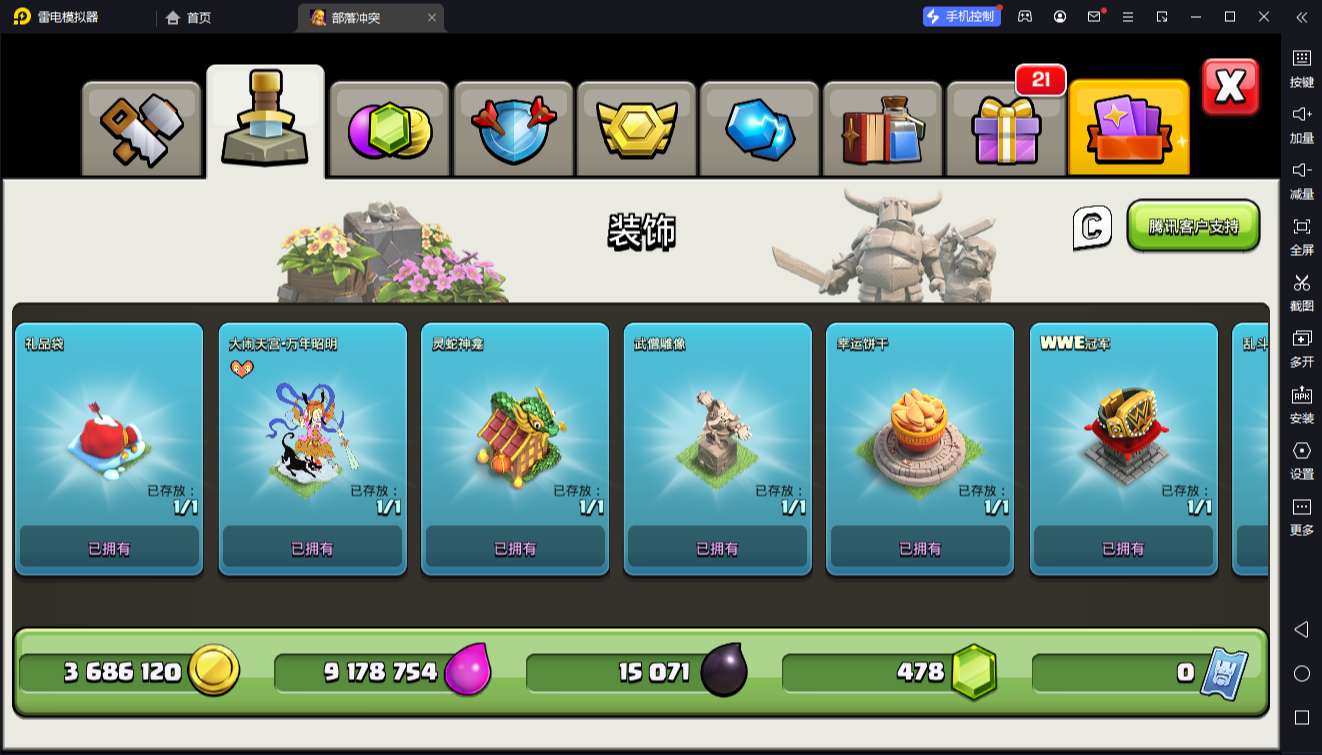Open the golden purple cards special offers tab
The height and width of the screenshot is (755, 1322).
coord(1128,129)
